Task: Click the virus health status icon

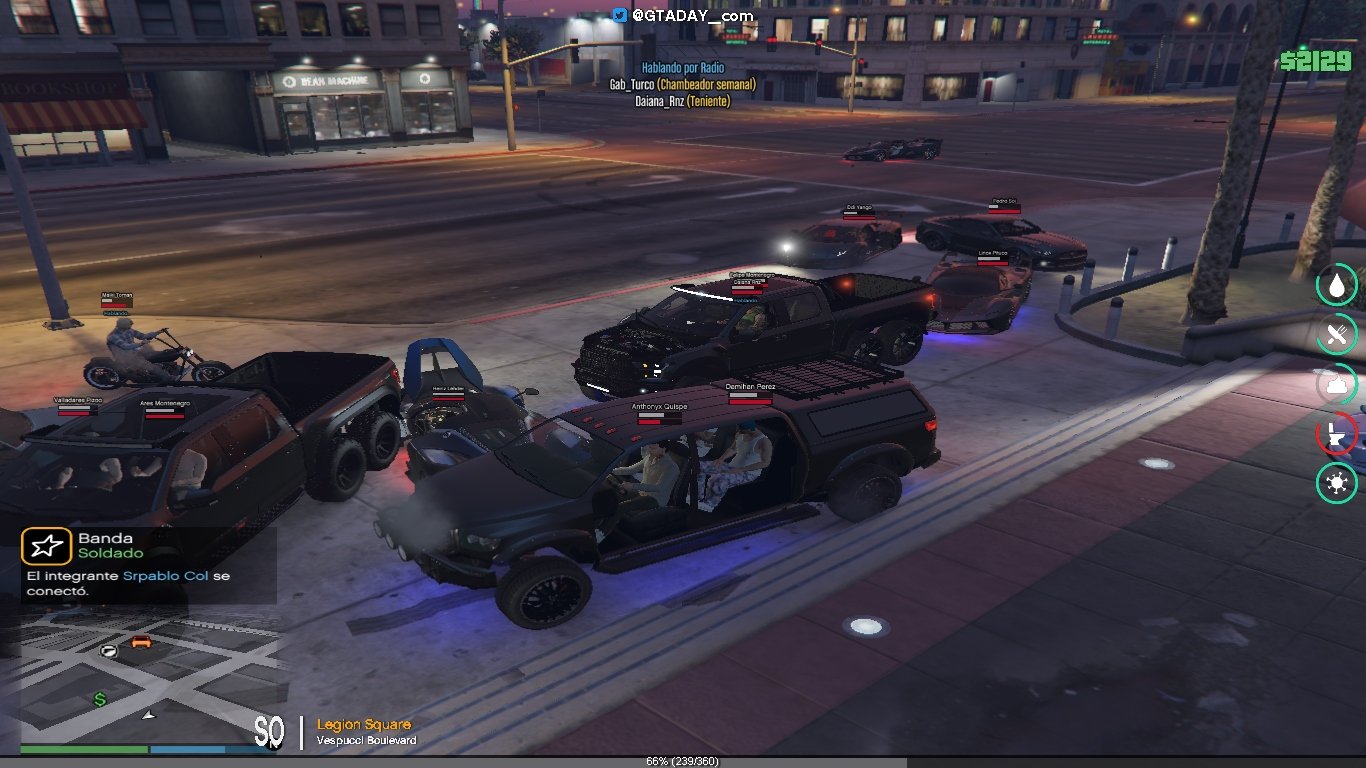Action: (1336, 483)
